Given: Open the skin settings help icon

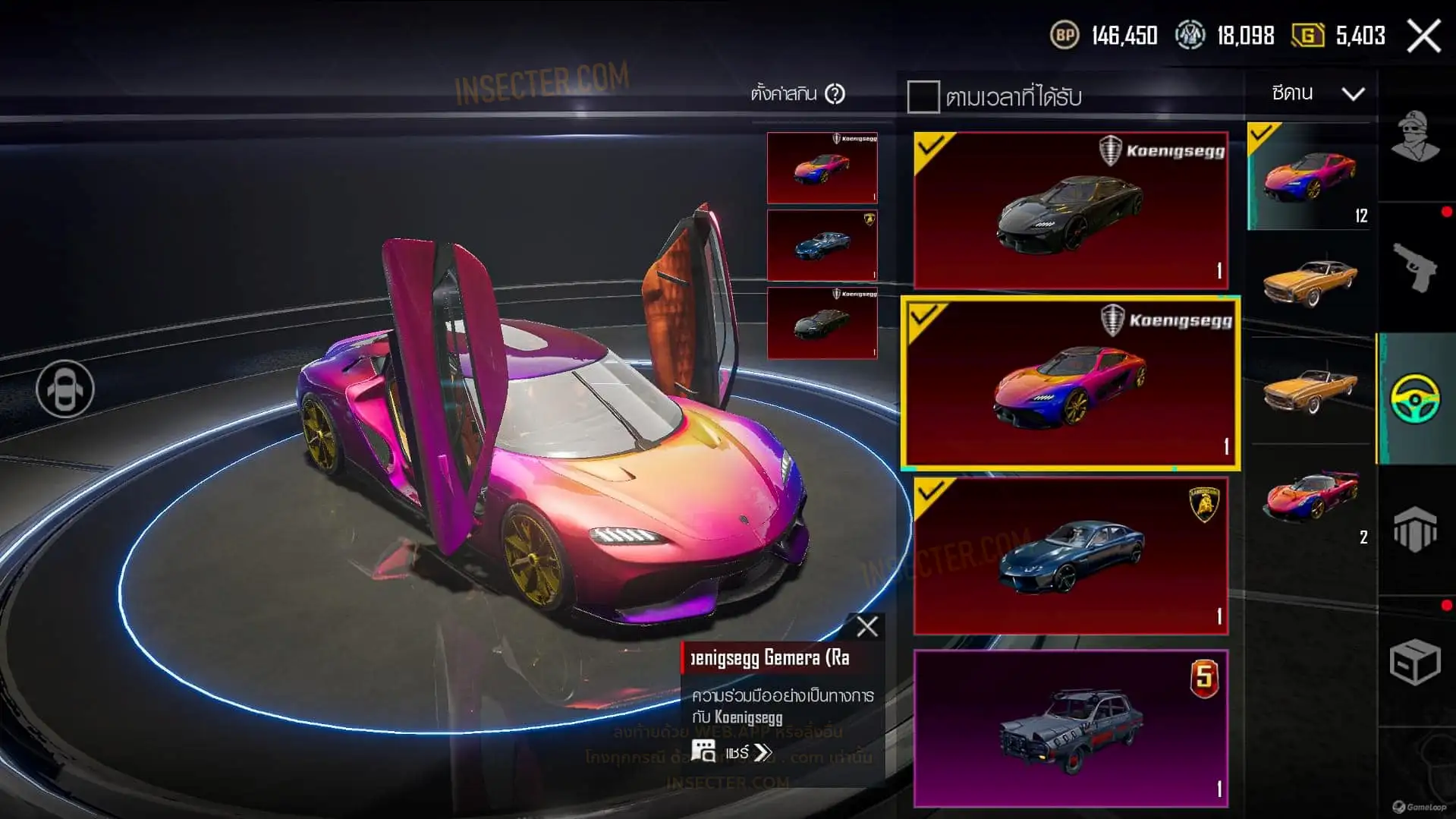Looking at the screenshot, I should coord(835,94).
